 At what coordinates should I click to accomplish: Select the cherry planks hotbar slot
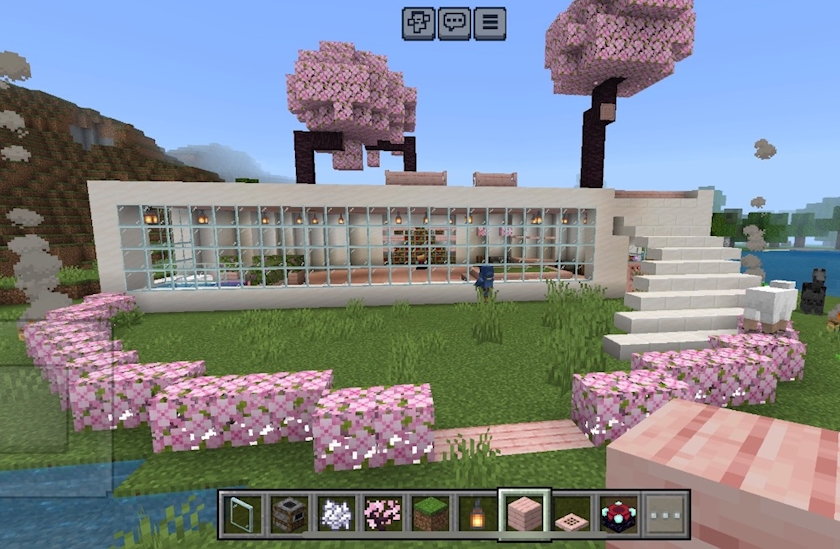524,513
